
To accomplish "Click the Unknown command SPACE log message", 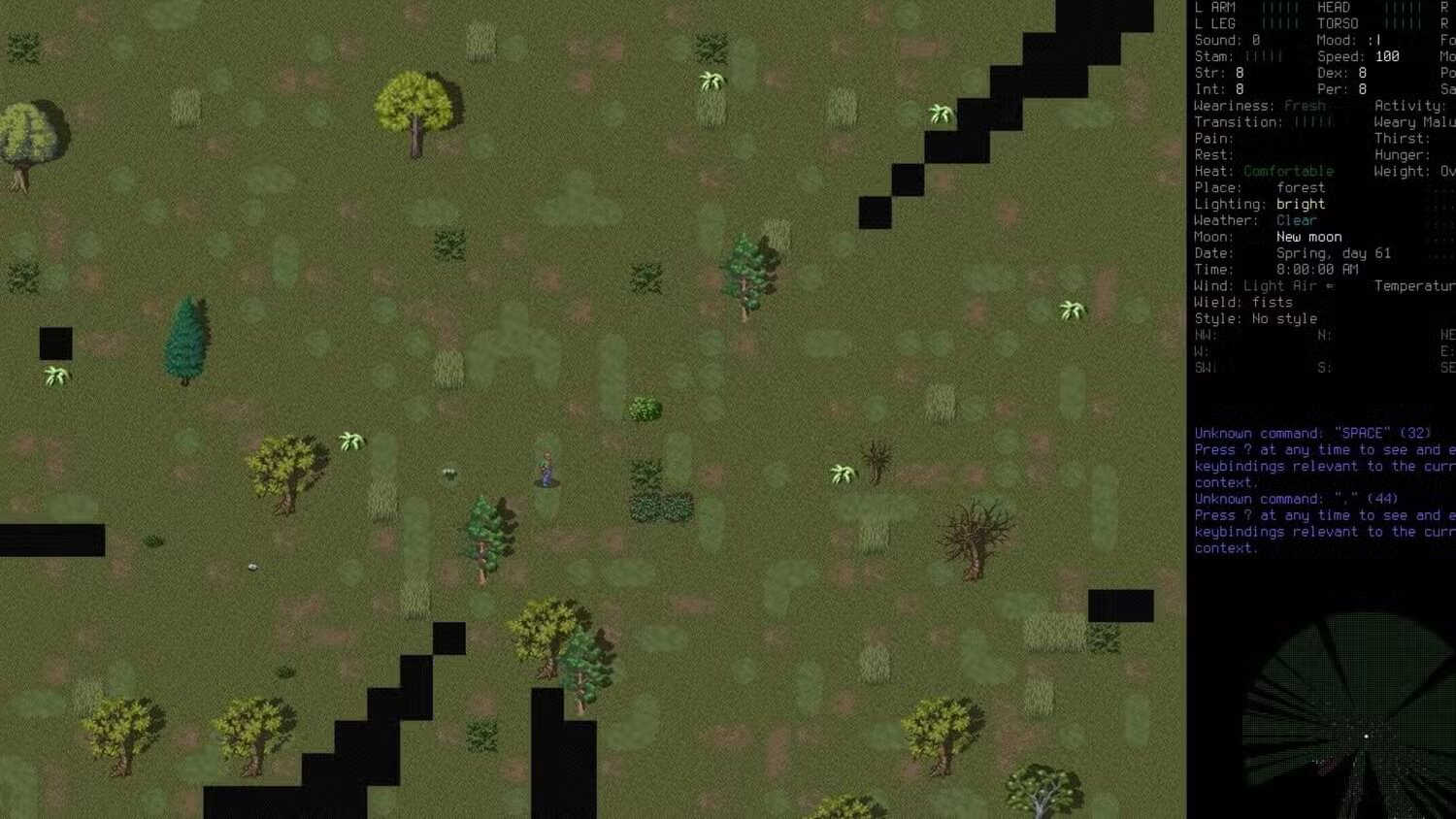I will click(1310, 433).
